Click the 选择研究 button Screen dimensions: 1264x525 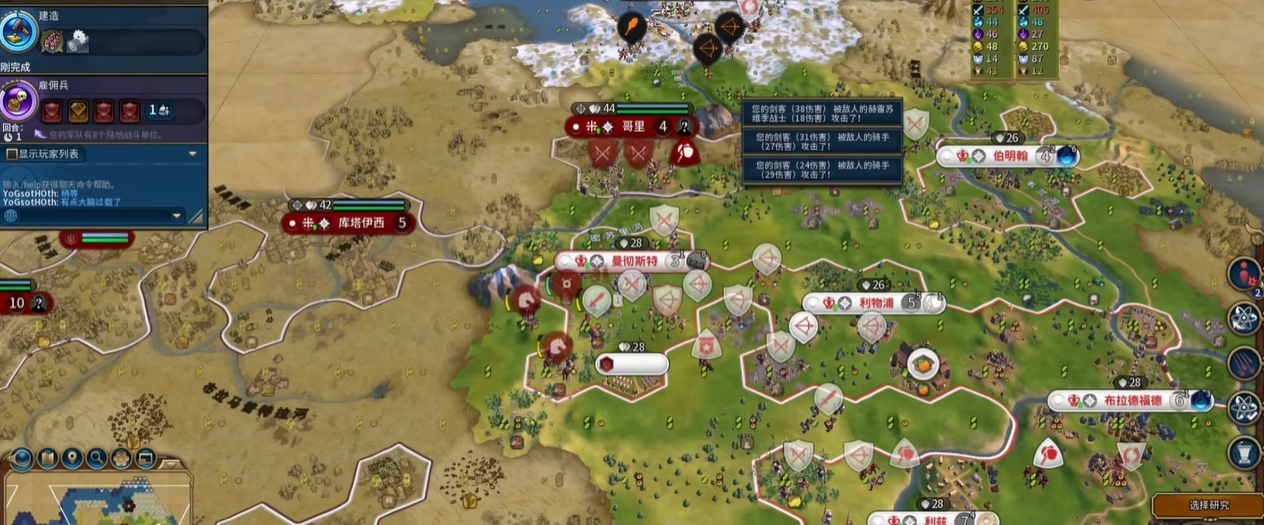[x=1208, y=506]
